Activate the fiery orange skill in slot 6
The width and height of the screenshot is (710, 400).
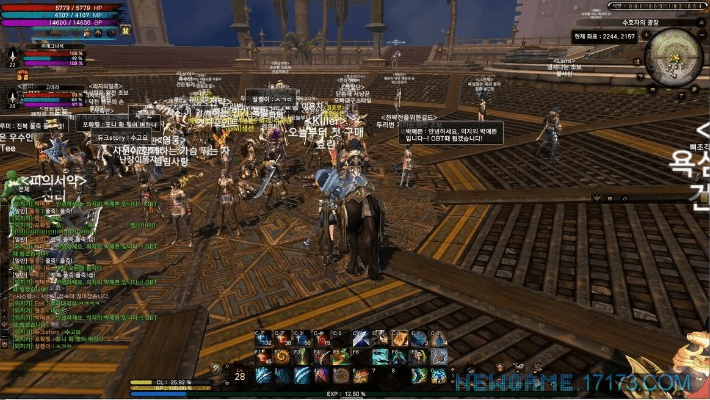coord(360,375)
